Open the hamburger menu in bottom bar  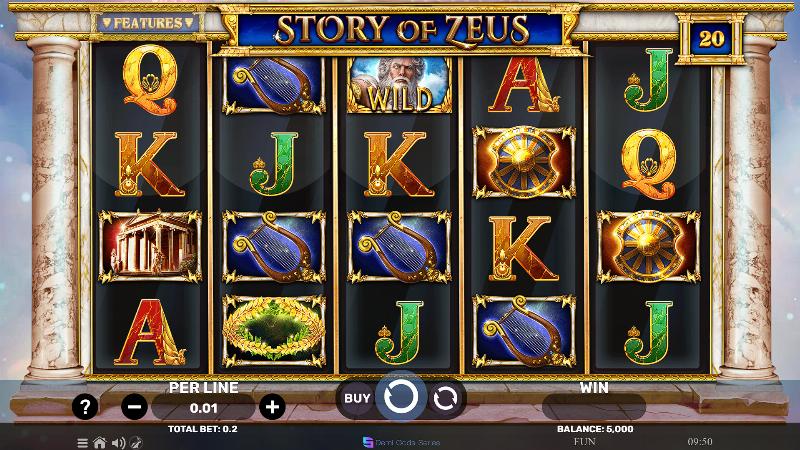click(x=83, y=441)
